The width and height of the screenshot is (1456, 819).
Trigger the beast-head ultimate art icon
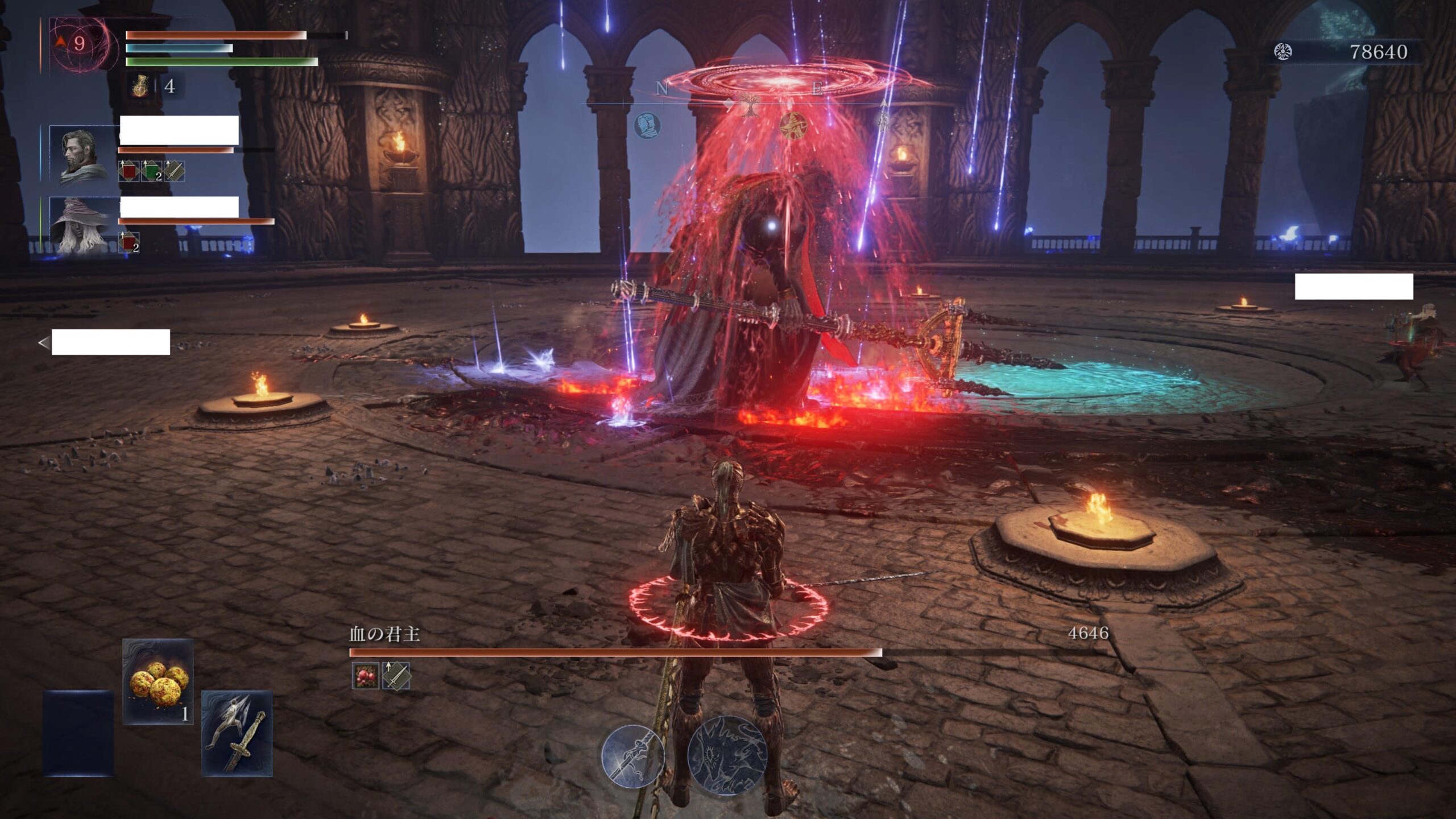pyautogui.click(x=727, y=755)
